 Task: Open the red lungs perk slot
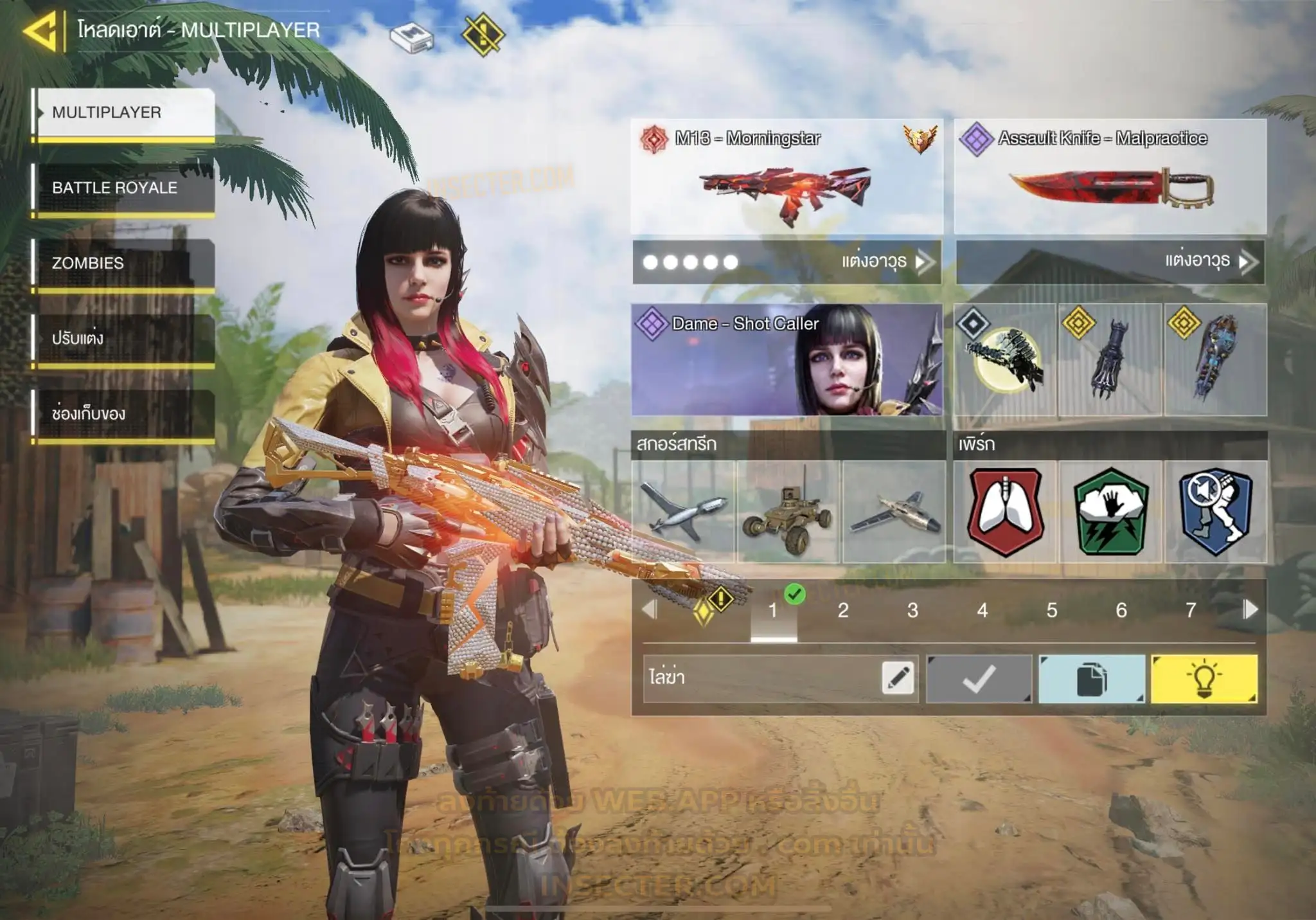tap(1005, 512)
